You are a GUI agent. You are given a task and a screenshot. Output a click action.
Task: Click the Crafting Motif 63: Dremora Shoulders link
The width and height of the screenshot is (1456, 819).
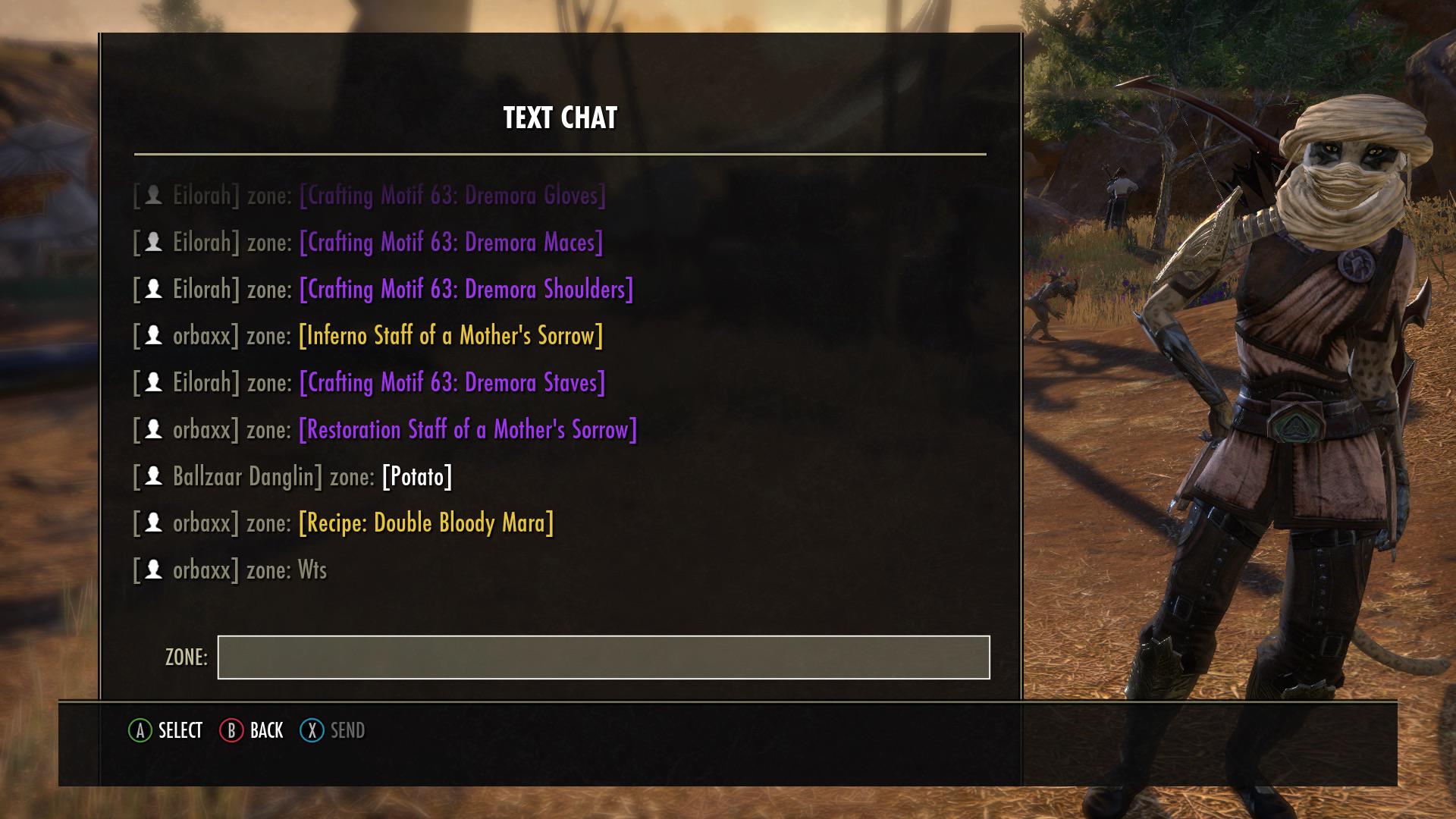click(466, 290)
